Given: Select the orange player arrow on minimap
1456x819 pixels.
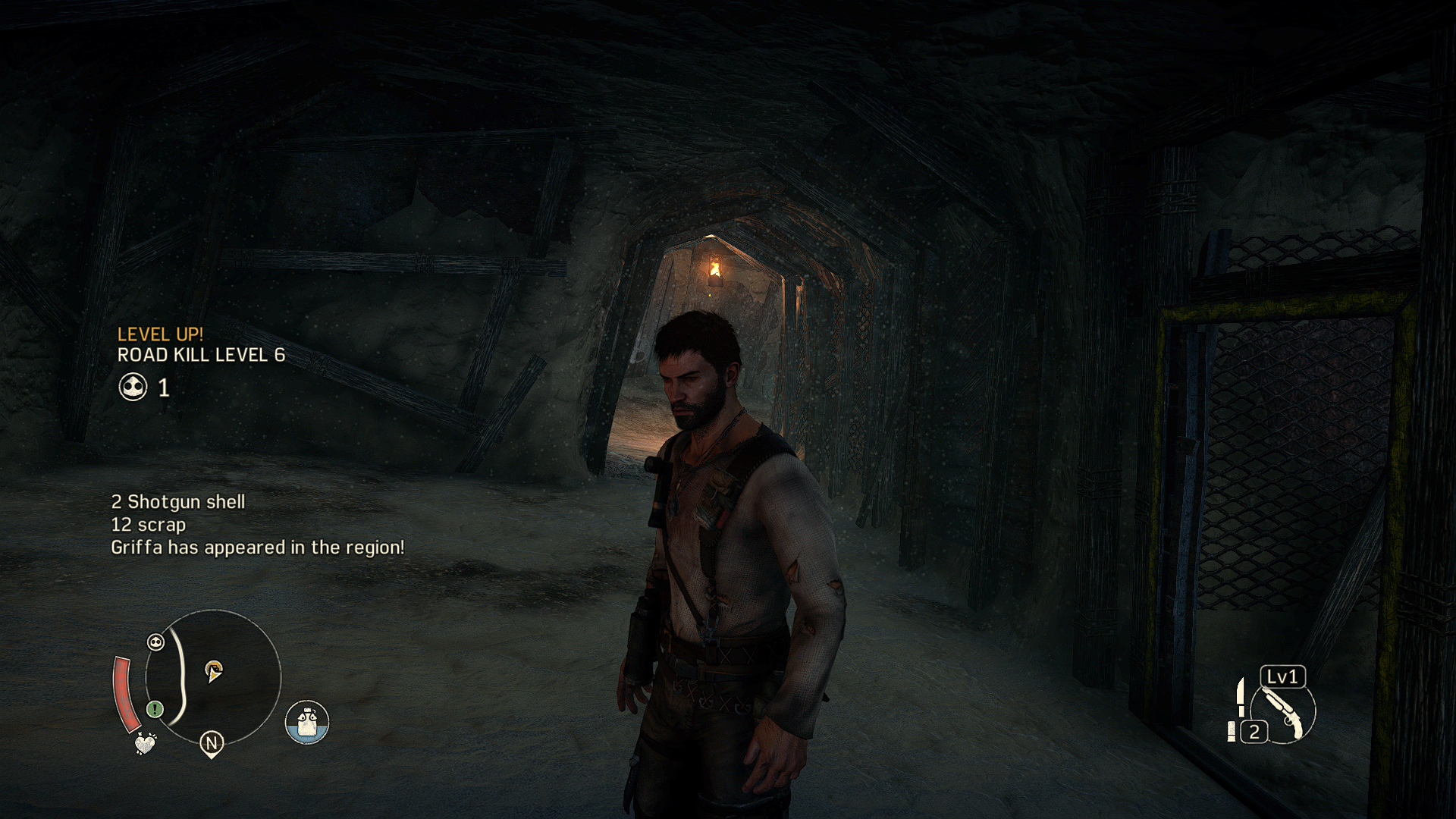Looking at the screenshot, I should 213,670.
